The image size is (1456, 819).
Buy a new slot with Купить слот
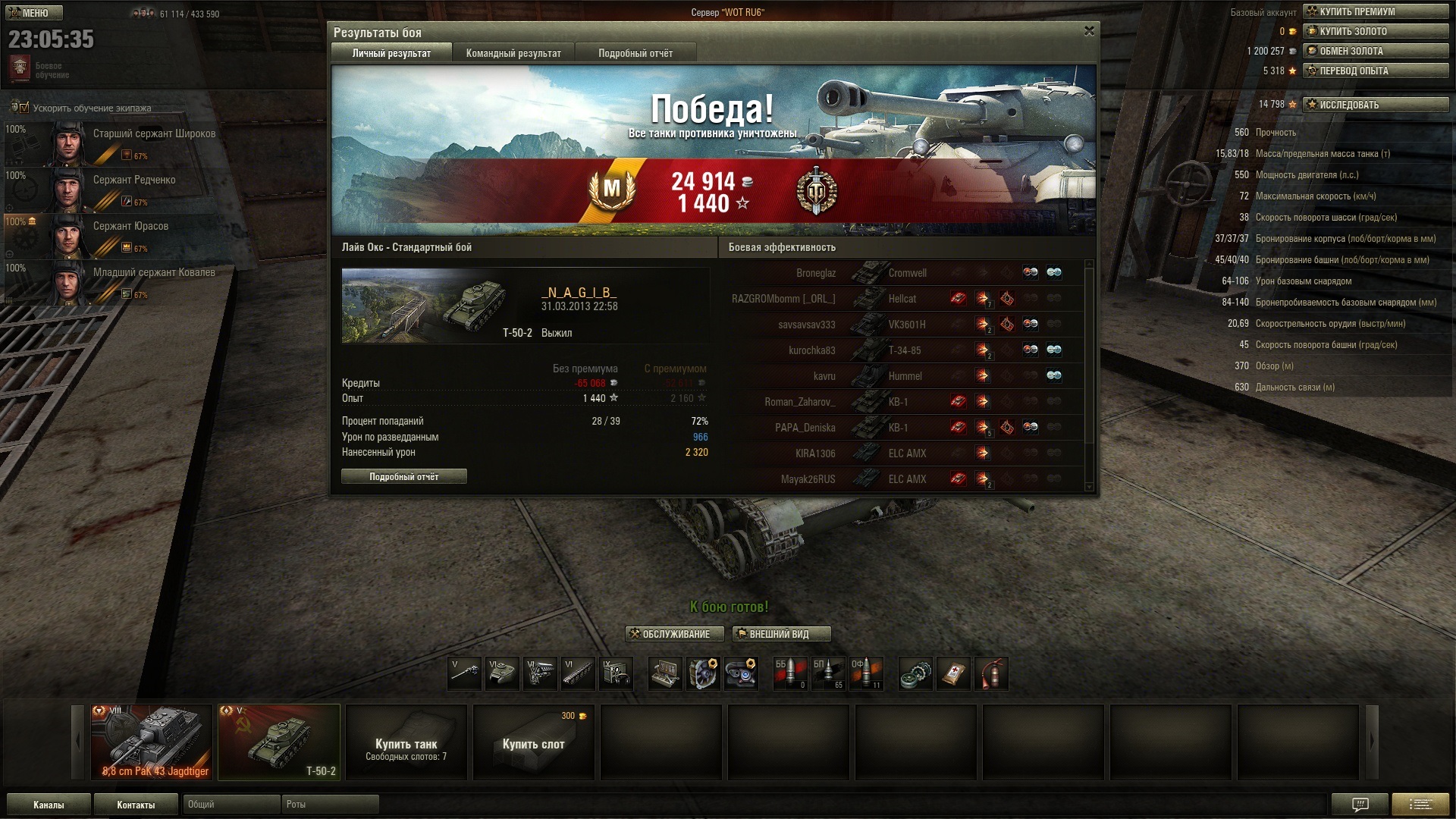point(534,742)
